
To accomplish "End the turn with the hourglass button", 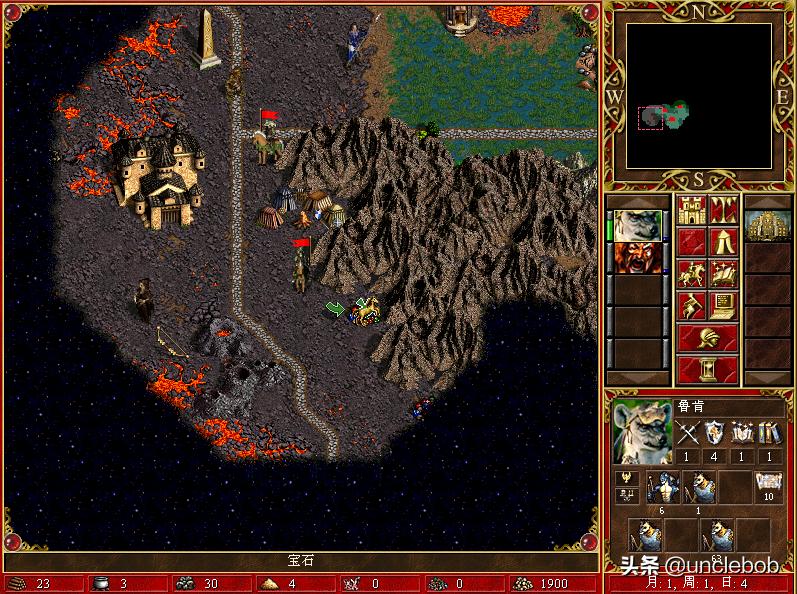I will (707, 369).
